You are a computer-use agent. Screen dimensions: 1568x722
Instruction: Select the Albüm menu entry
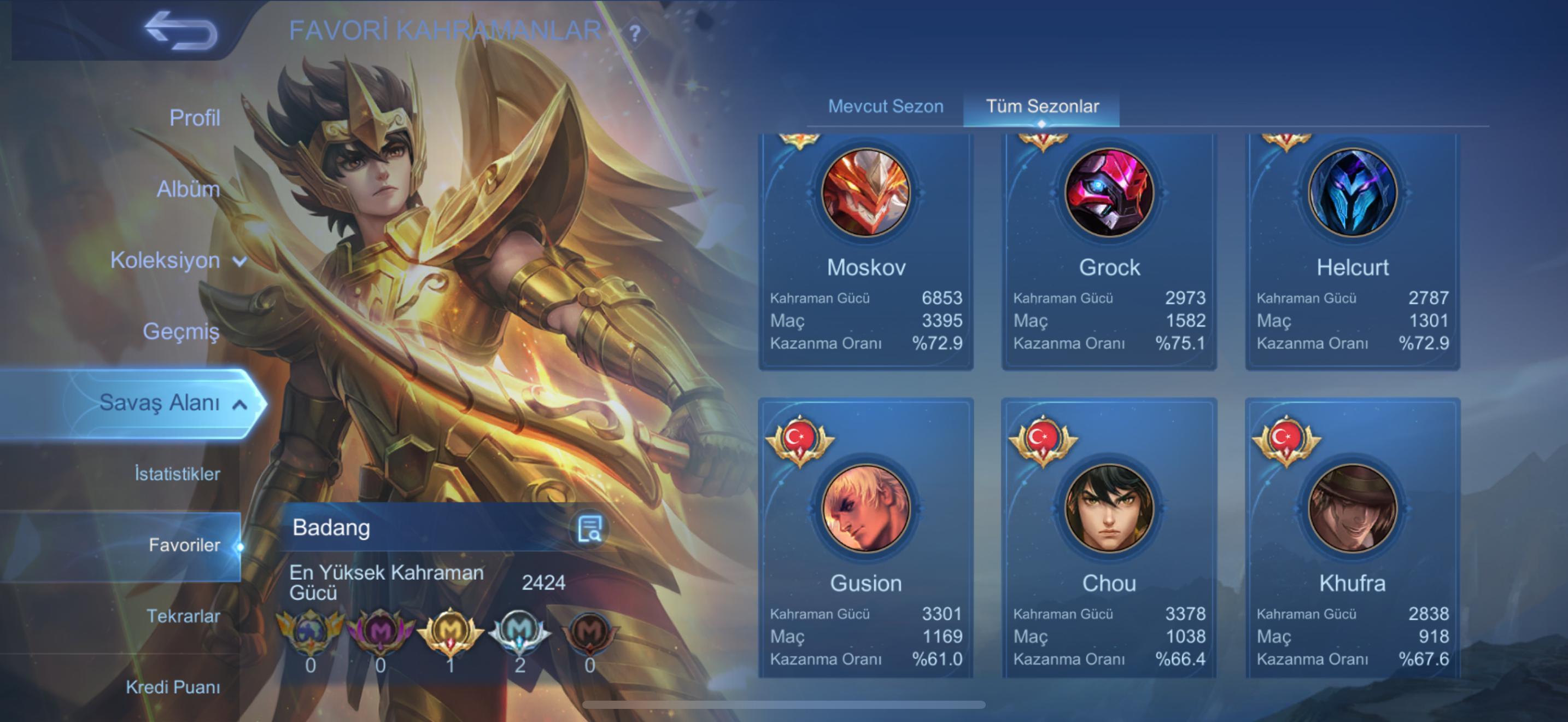tap(188, 189)
